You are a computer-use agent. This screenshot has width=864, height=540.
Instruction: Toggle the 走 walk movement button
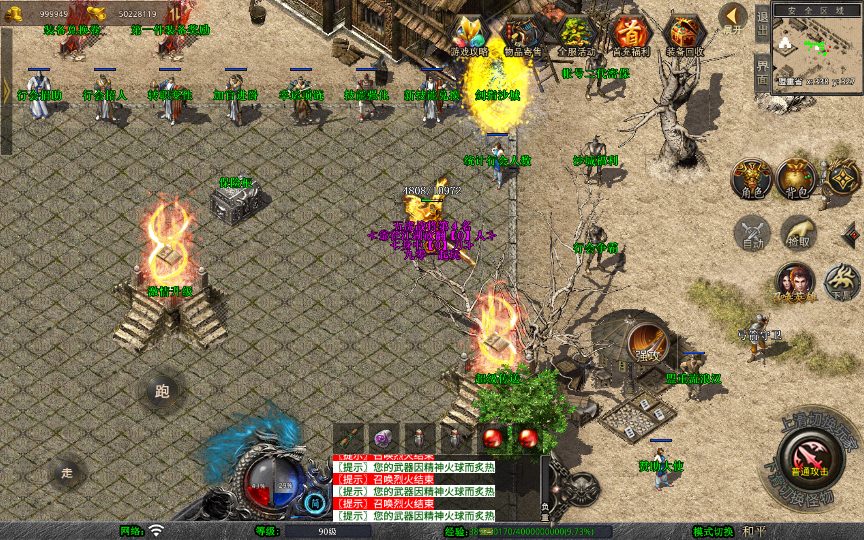point(68,472)
